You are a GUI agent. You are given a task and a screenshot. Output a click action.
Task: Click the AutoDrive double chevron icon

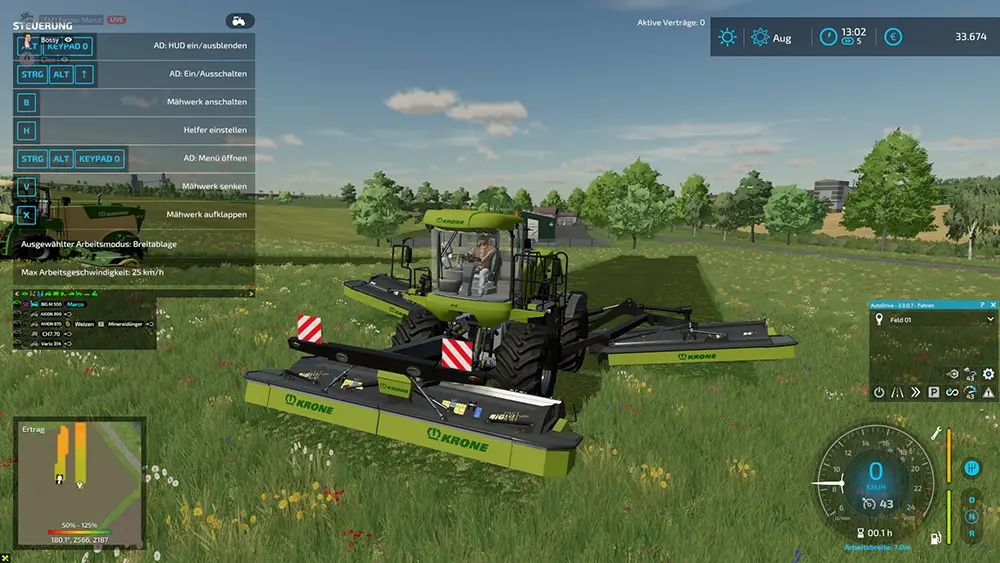[x=915, y=392]
